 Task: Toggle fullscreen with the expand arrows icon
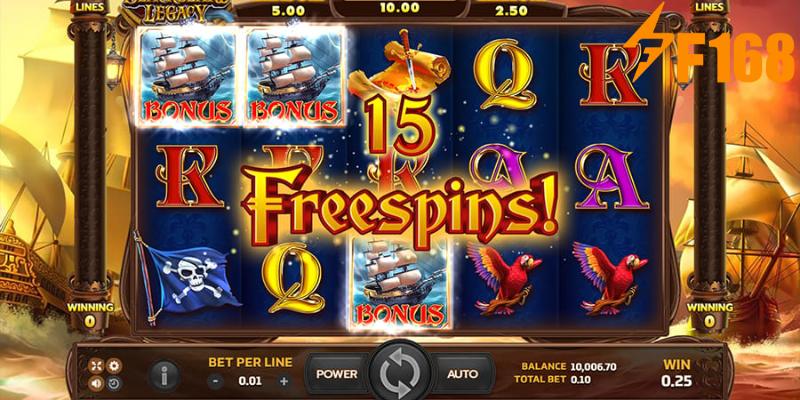click(97, 365)
